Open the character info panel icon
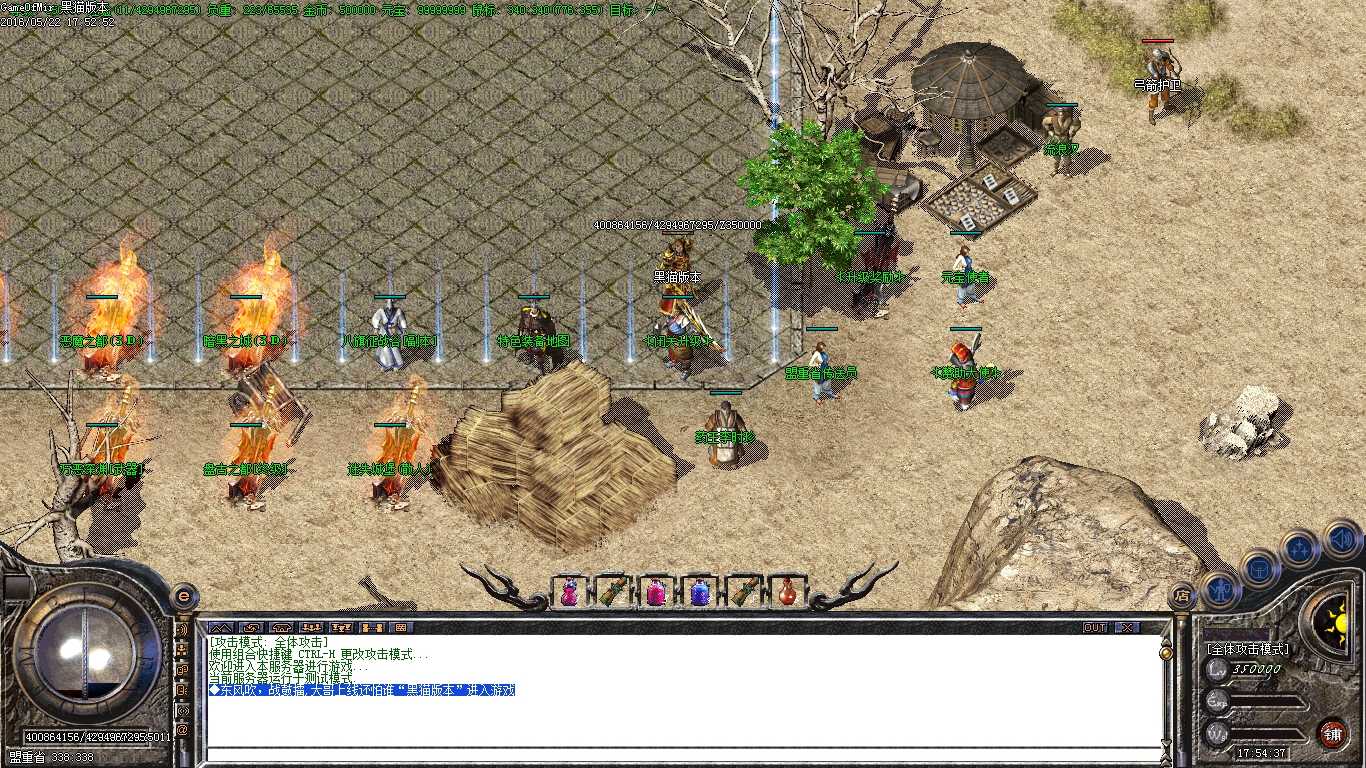This screenshot has width=1366, height=768. [x=1221, y=589]
